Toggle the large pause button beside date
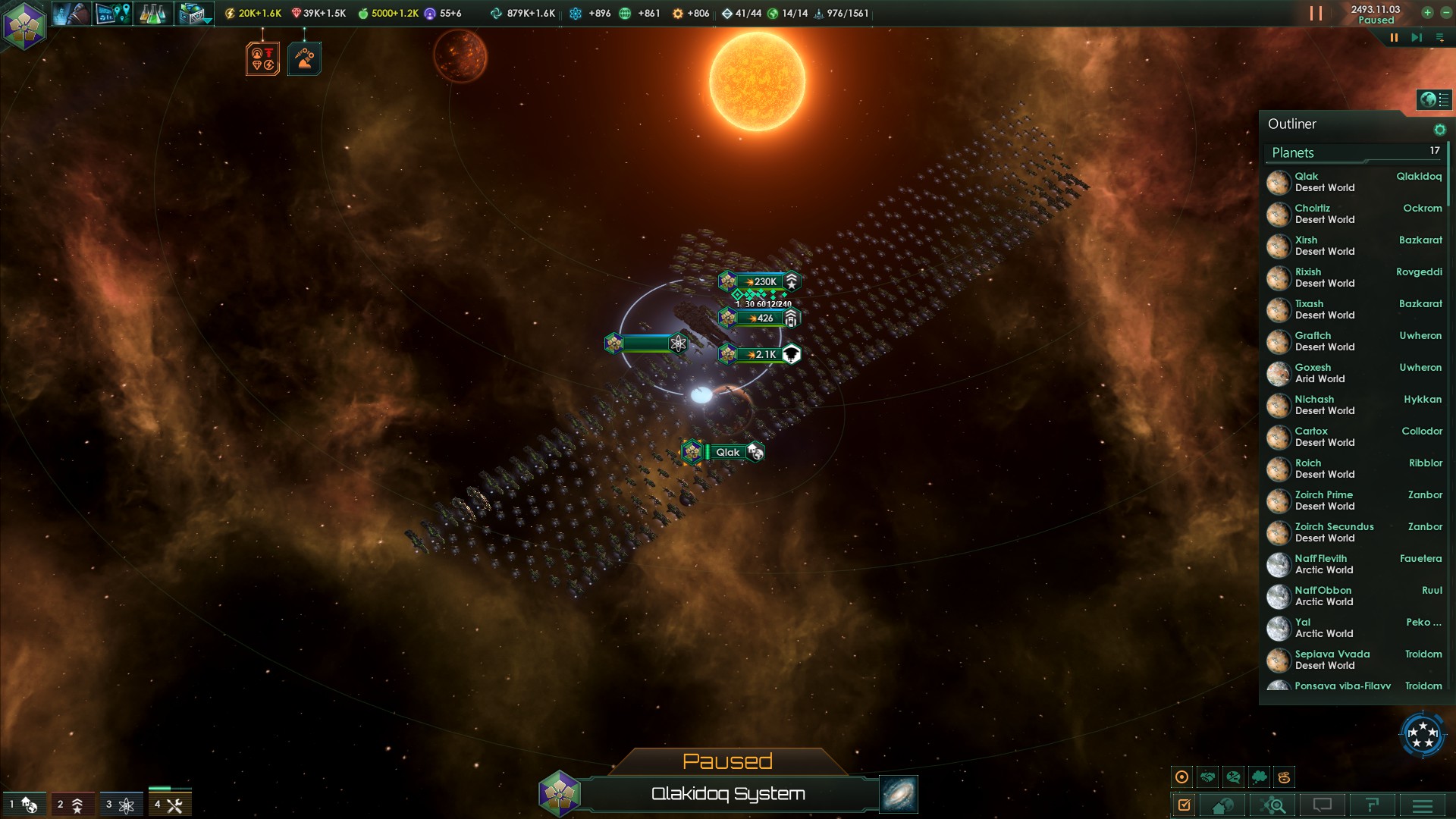The image size is (1456, 819). [1316, 14]
